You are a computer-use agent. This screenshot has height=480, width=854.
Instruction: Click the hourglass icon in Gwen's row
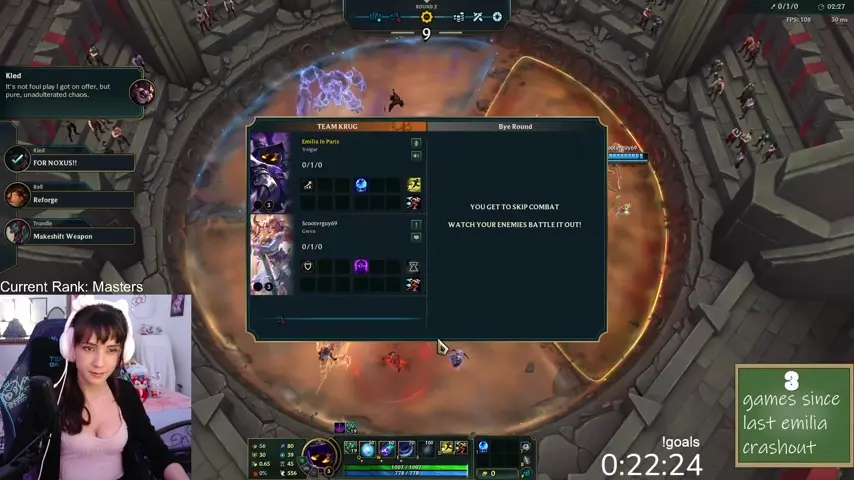coord(413,266)
